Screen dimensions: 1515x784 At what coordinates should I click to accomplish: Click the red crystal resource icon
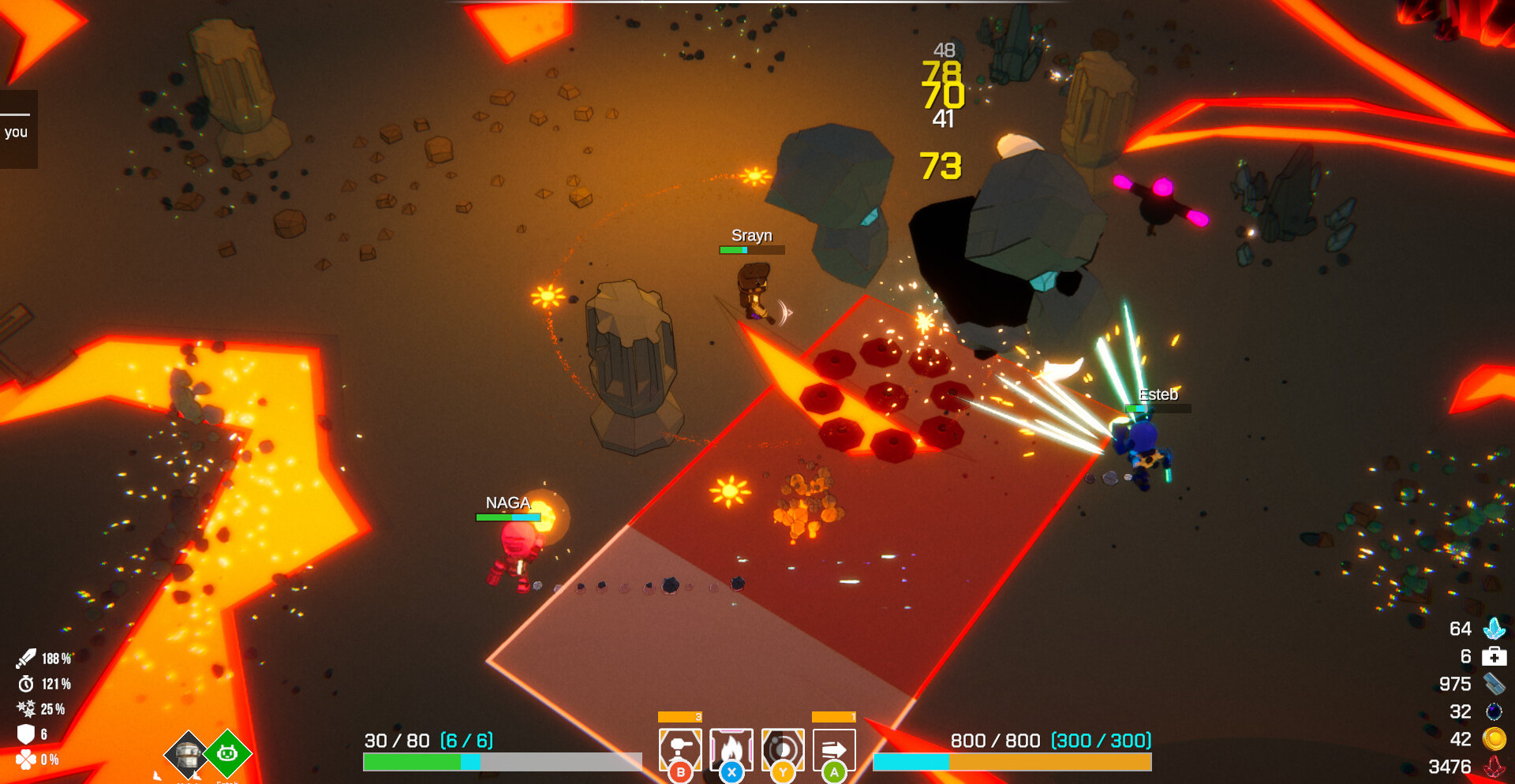point(1494,766)
